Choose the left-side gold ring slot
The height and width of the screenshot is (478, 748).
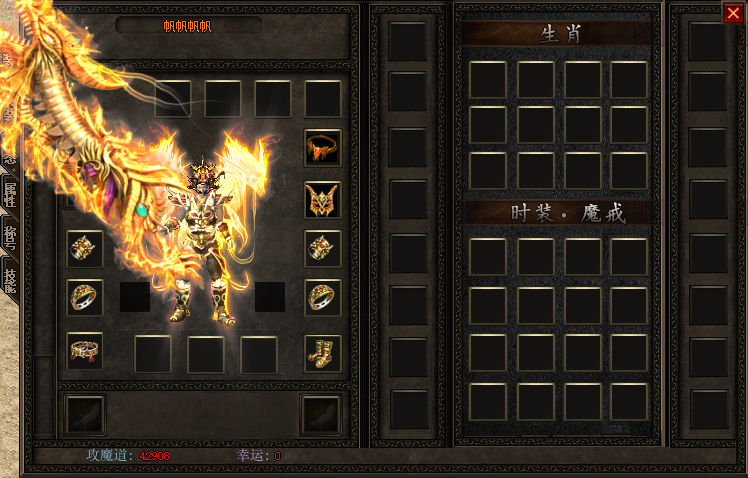coord(85,297)
